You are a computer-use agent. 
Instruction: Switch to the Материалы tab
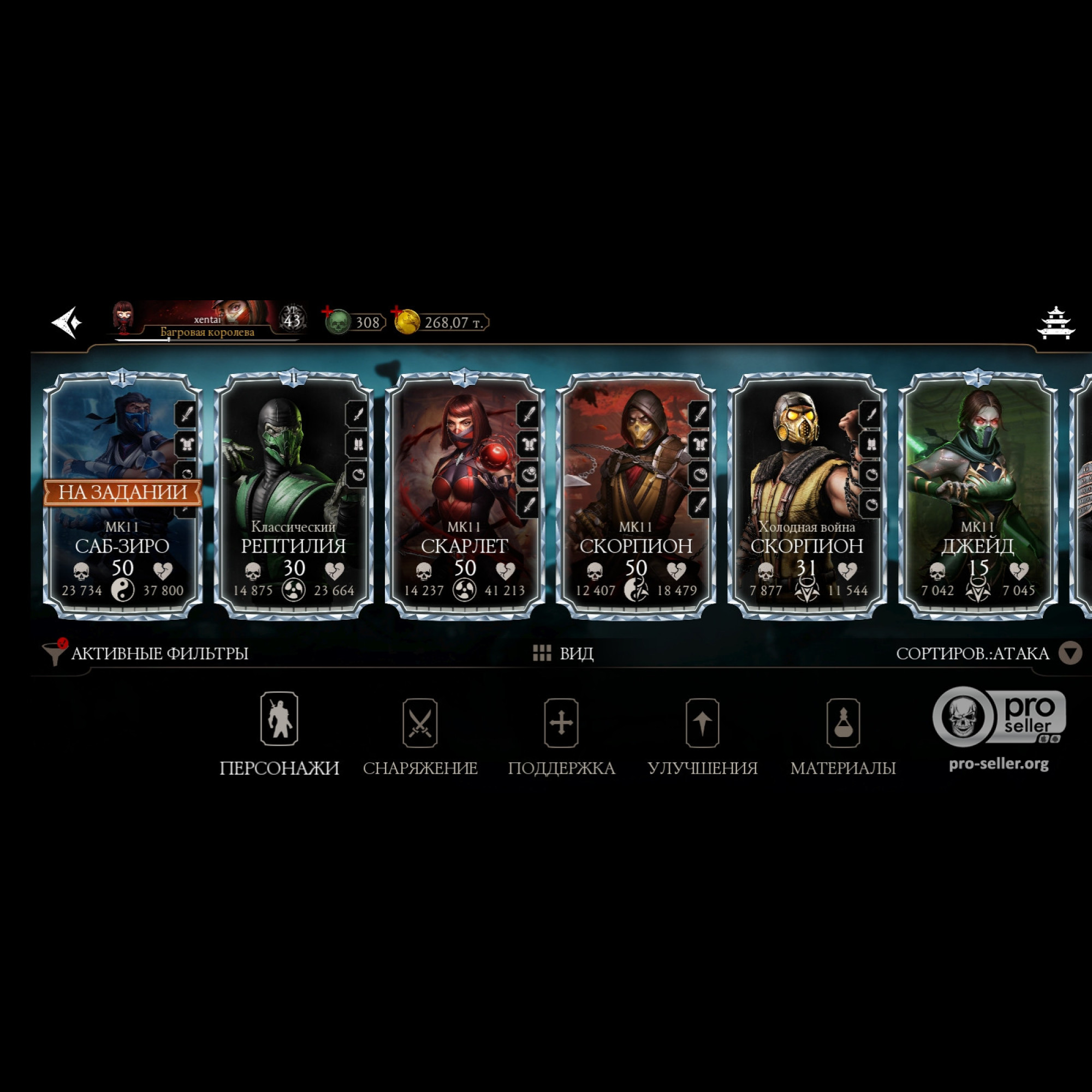click(x=842, y=734)
